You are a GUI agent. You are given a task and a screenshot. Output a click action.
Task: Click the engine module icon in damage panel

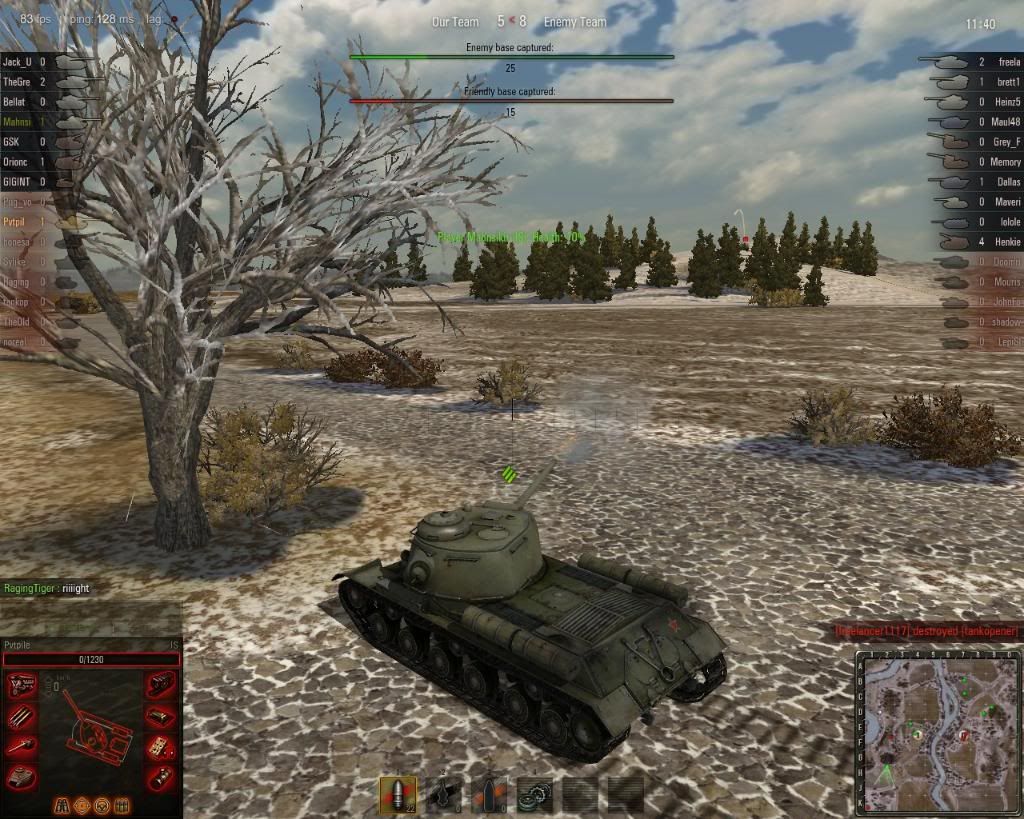coord(22,686)
